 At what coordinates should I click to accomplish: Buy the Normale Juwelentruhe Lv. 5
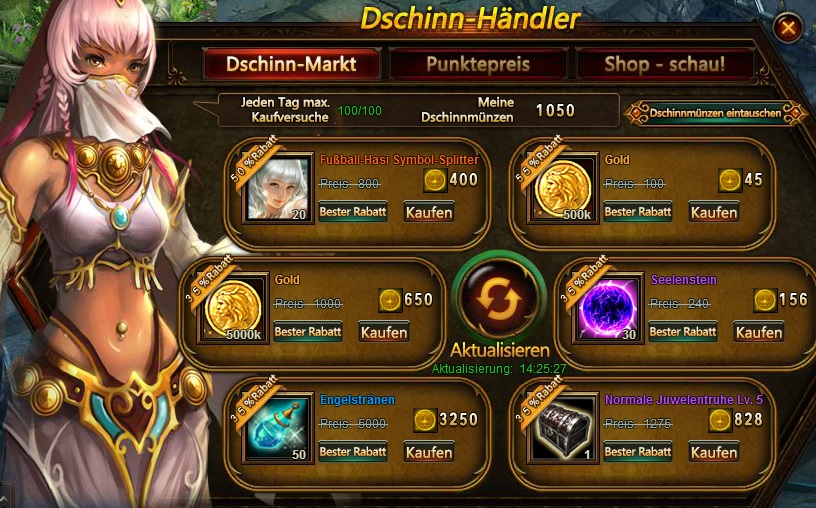(x=714, y=452)
